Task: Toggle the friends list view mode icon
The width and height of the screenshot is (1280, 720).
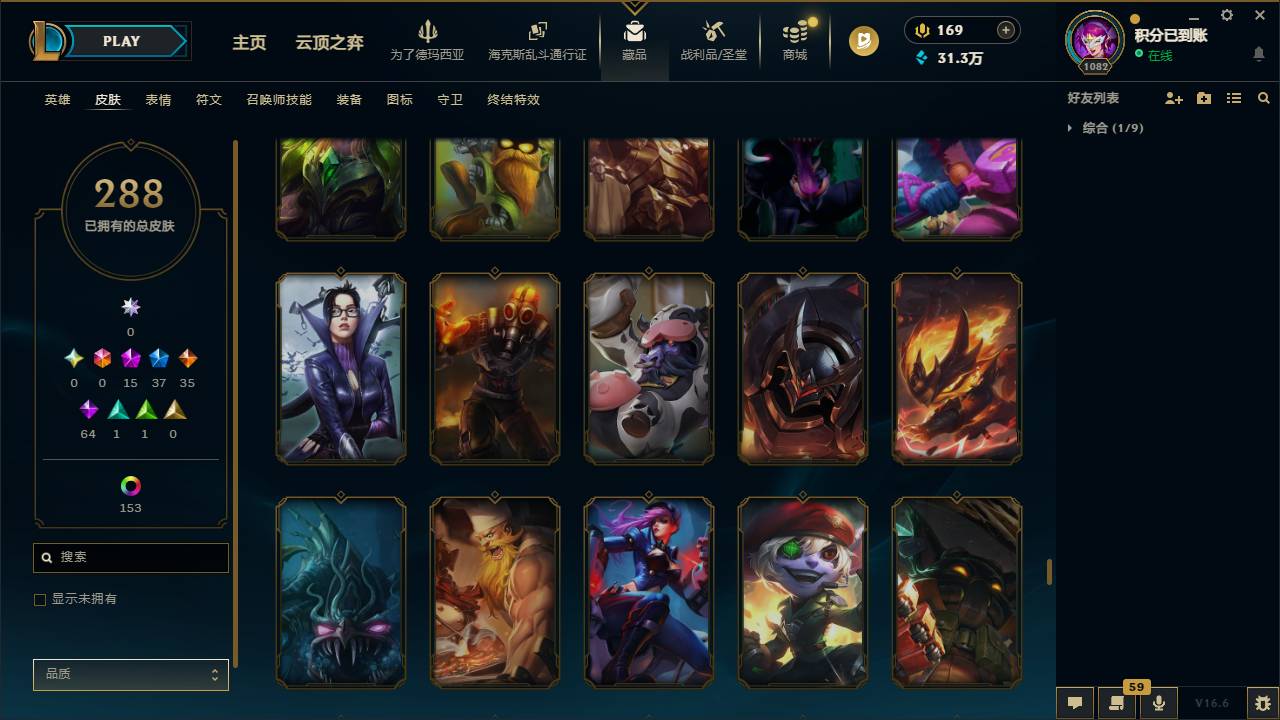Action: pos(1233,97)
